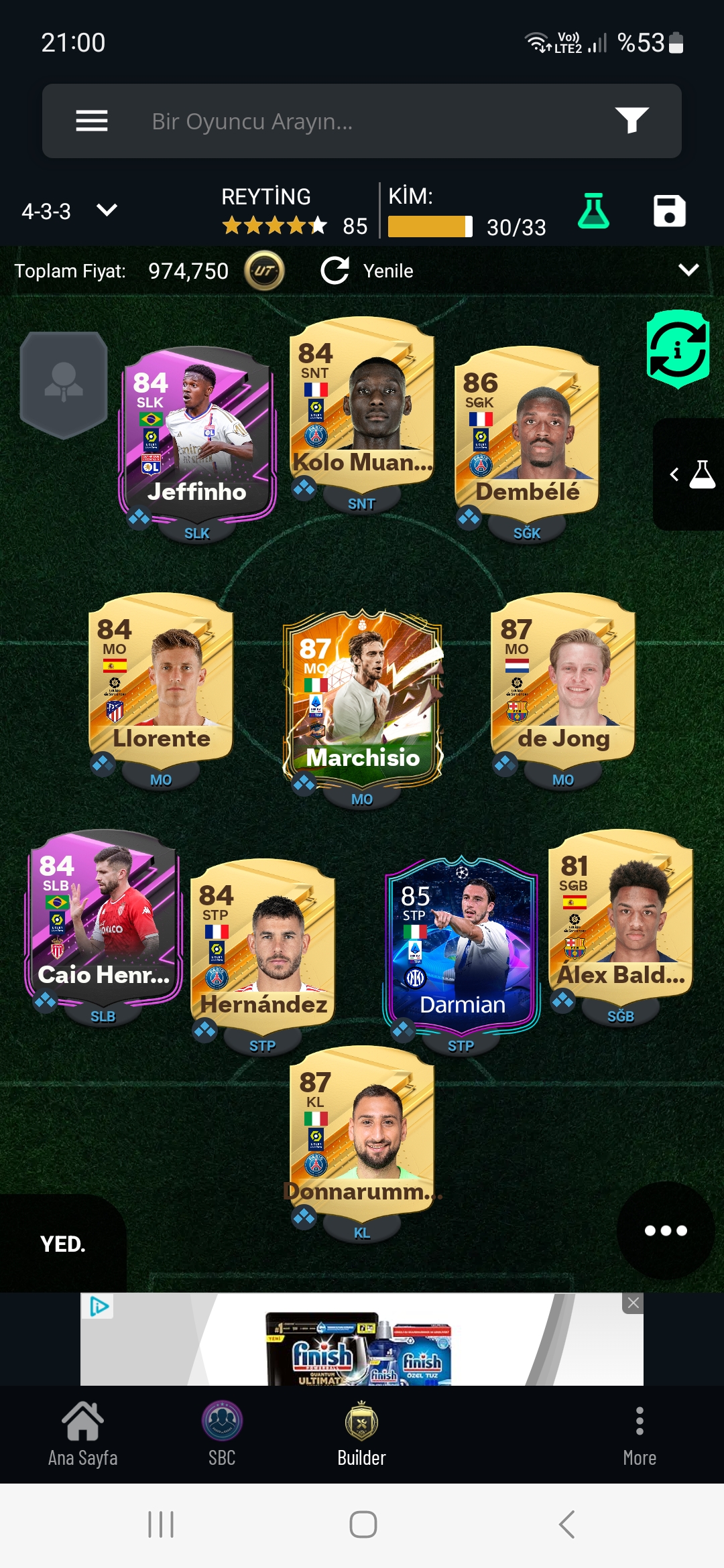
Task: Open the green chemistry flask icon
Action: click(593, 211)
